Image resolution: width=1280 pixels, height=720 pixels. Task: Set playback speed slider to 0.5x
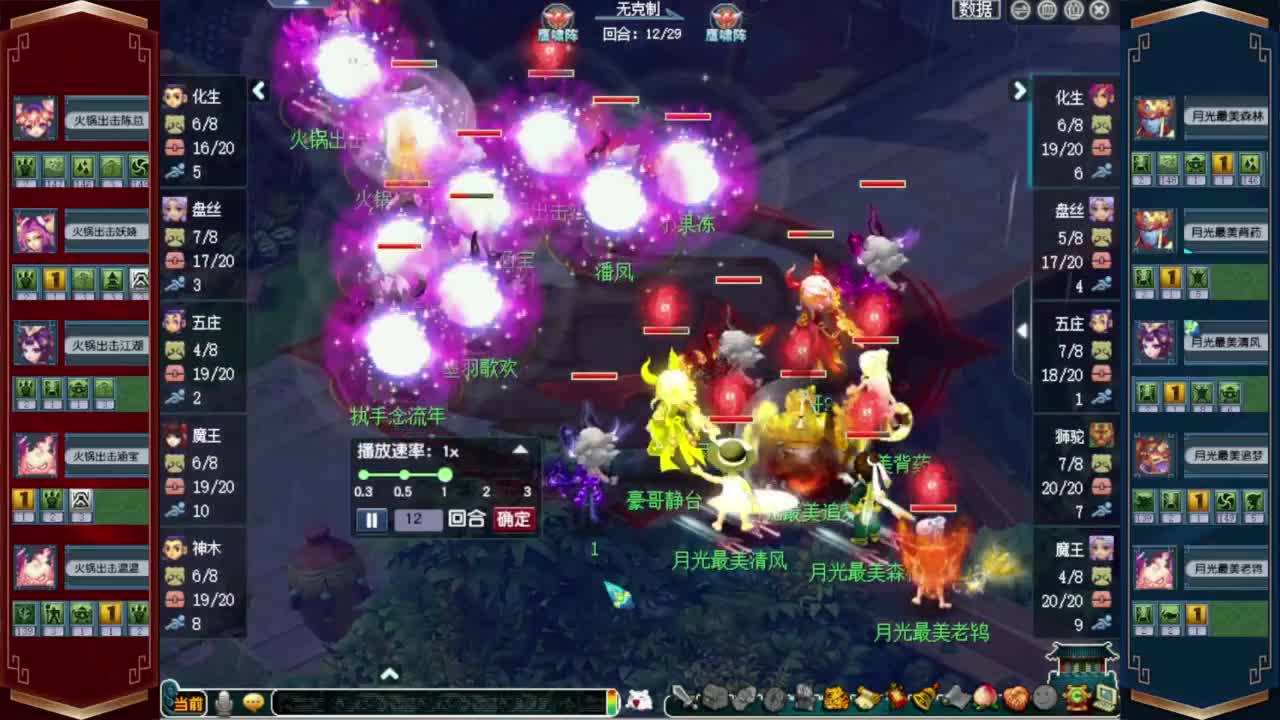pyautogui.click(x=404, y=476)
